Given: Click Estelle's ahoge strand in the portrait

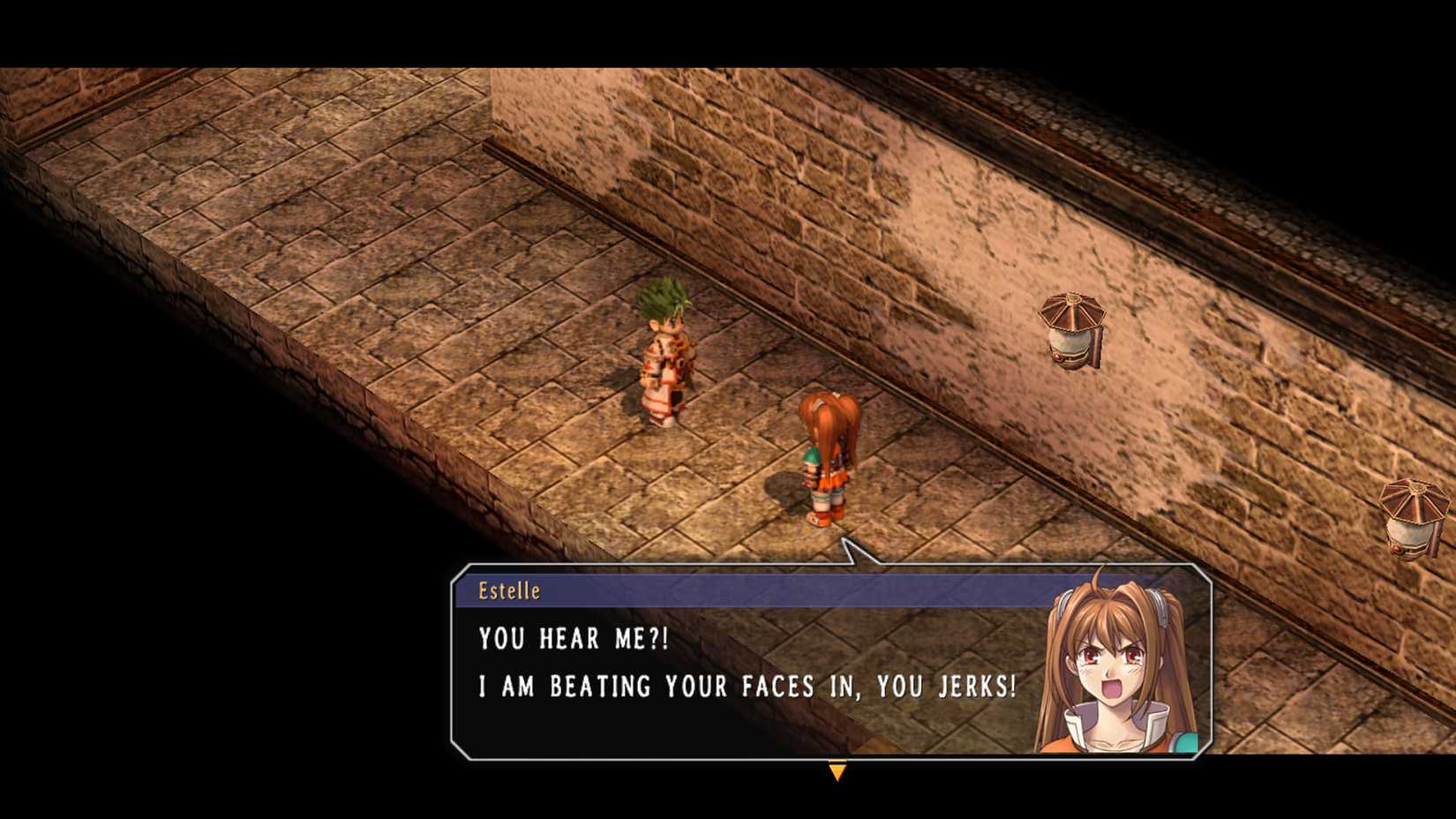Looking at the screenshot, I should [1099, 580].
